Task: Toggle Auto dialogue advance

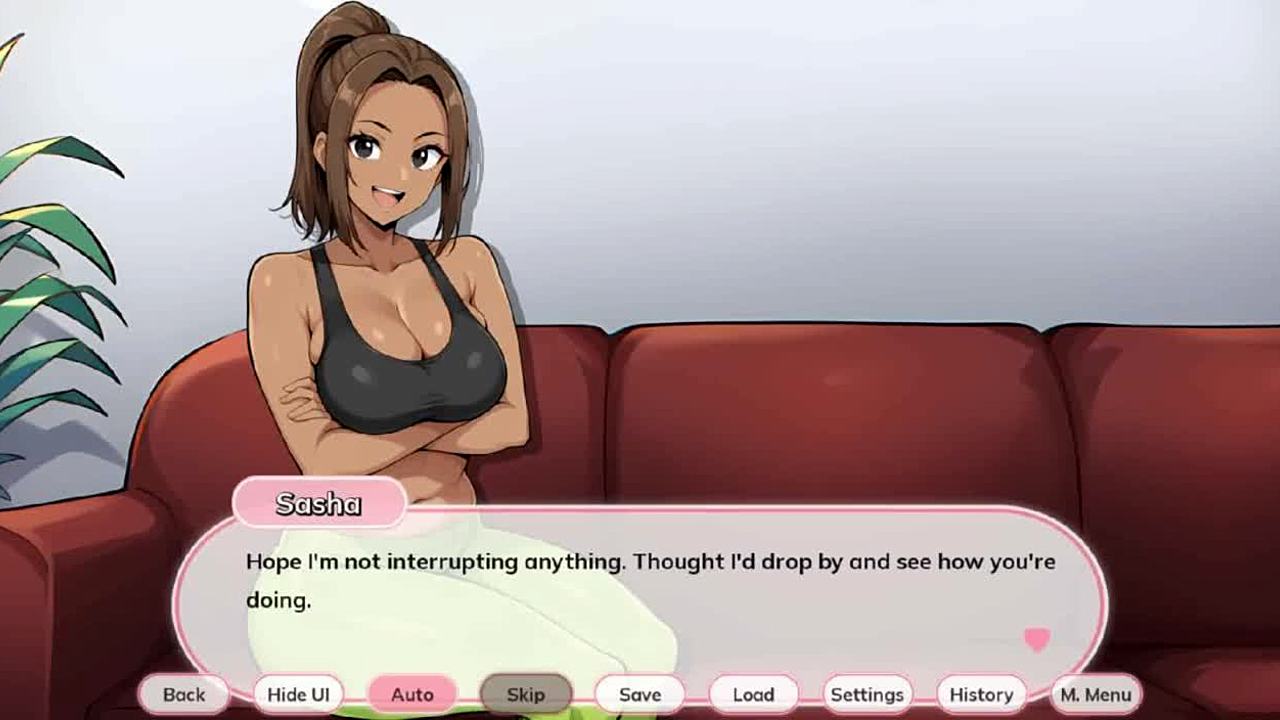Action: pyautogui.click(x=412, y=694)
